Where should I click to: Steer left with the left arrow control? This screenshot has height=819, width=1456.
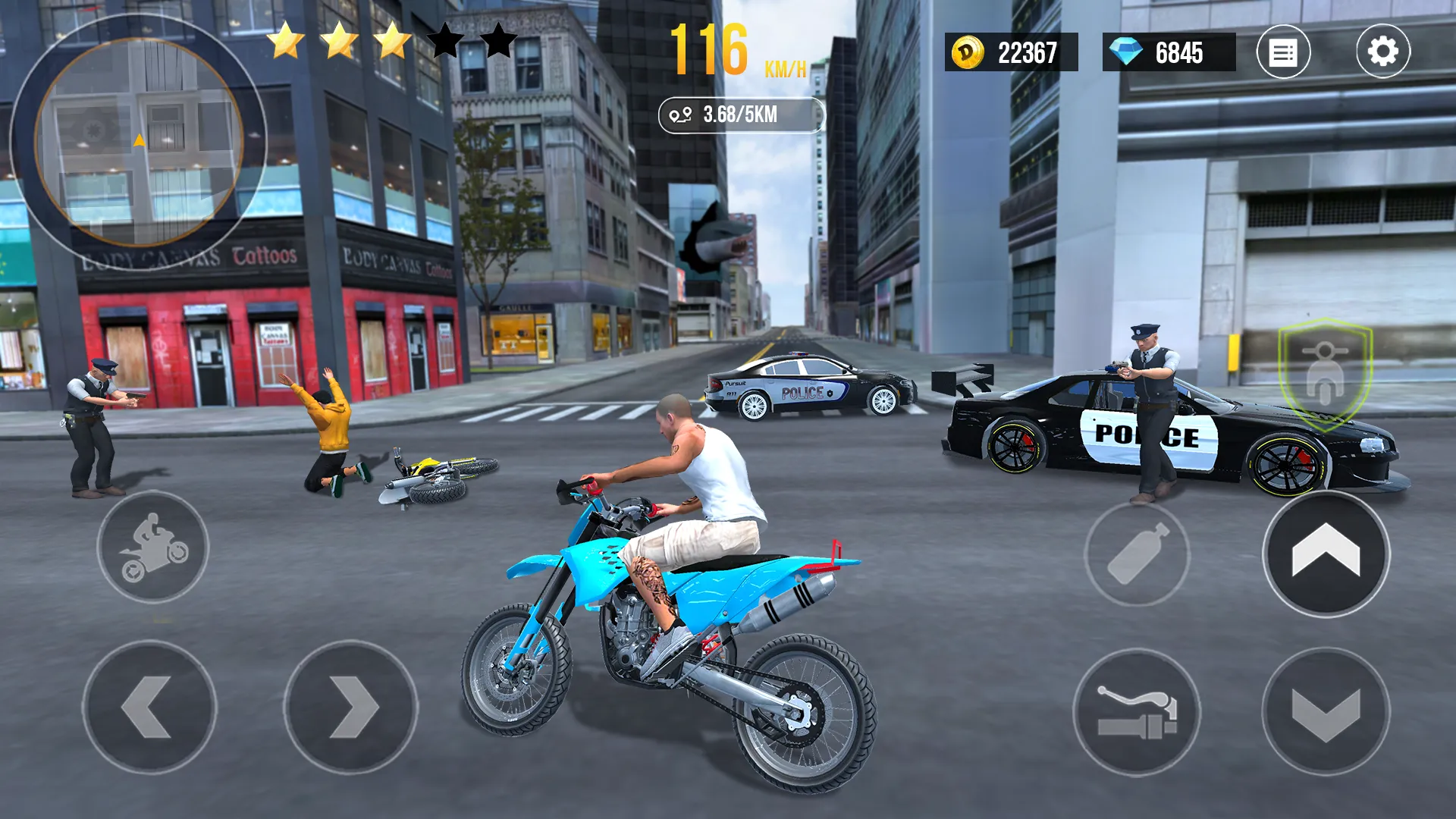[x=155, y=708]
